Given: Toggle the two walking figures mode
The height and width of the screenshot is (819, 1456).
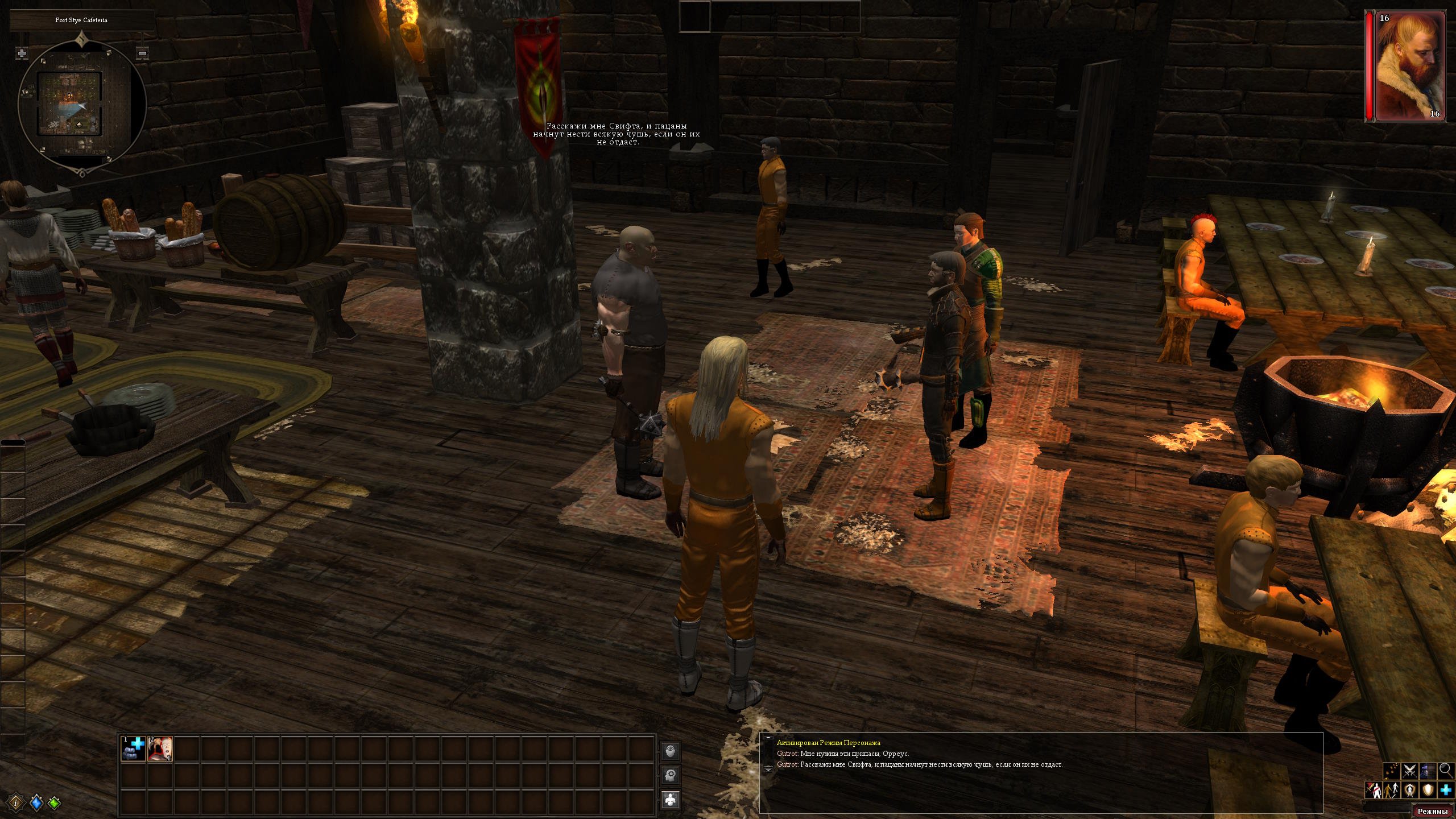Looking at the screenshot, I should [1391, 791].
